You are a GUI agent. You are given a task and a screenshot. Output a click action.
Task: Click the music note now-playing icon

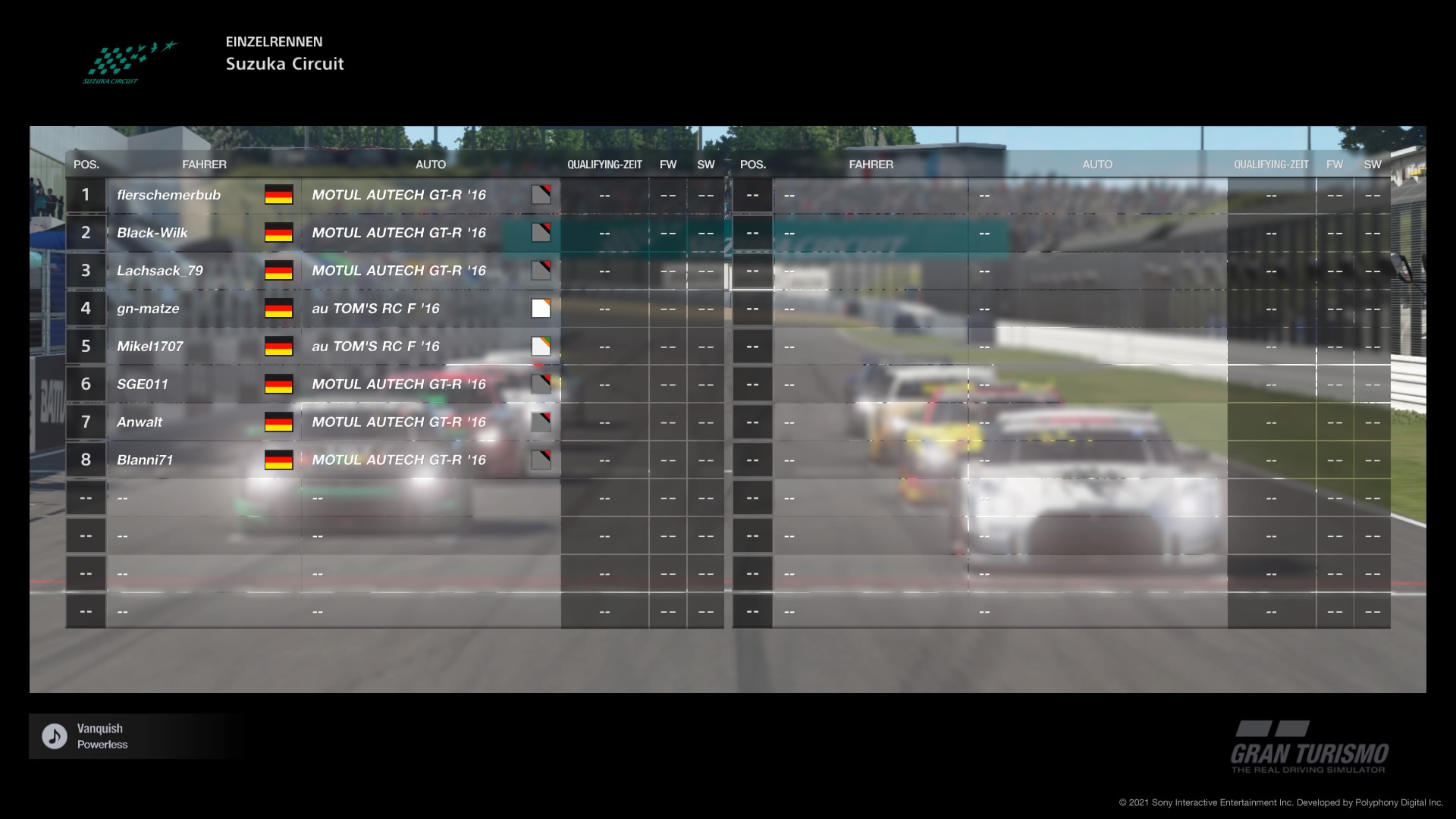(x=55, y=736)
